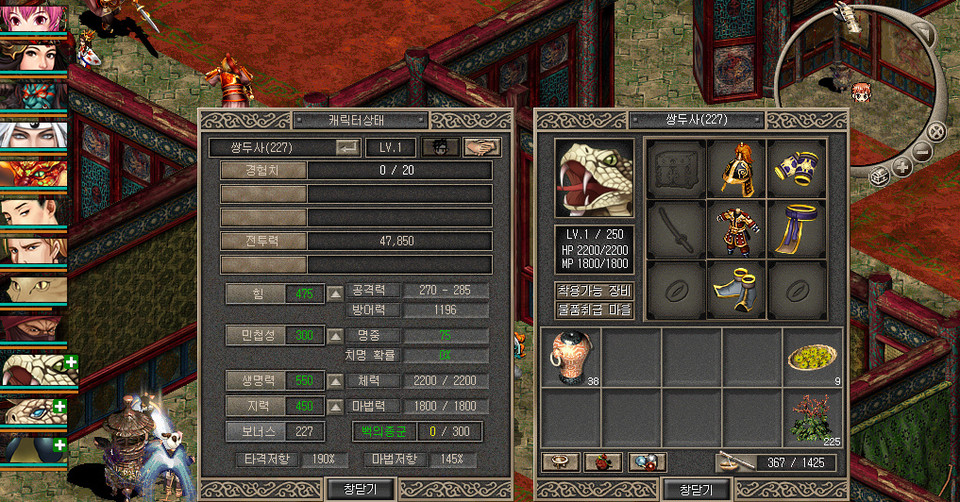
Task: Click the 착용가능 장비 button
Action: (x=594, y=290)
